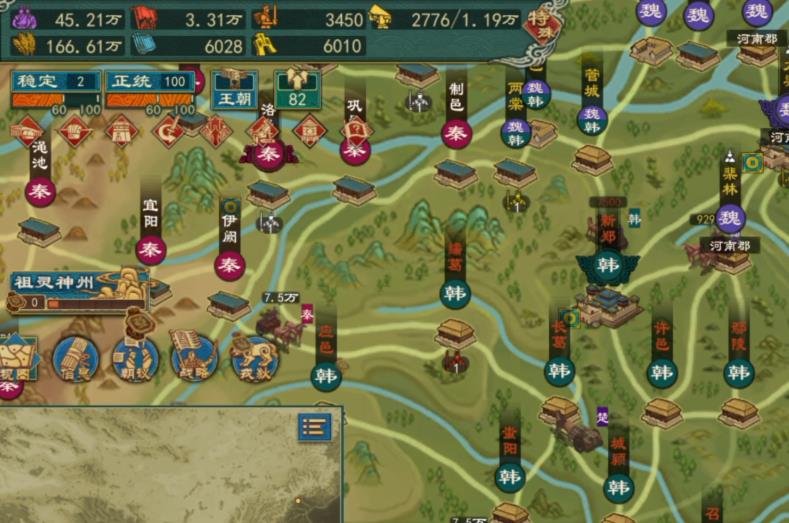Open the 战略 strategy menu
Screen dimensions: 789x523
(x=194, y=356)
